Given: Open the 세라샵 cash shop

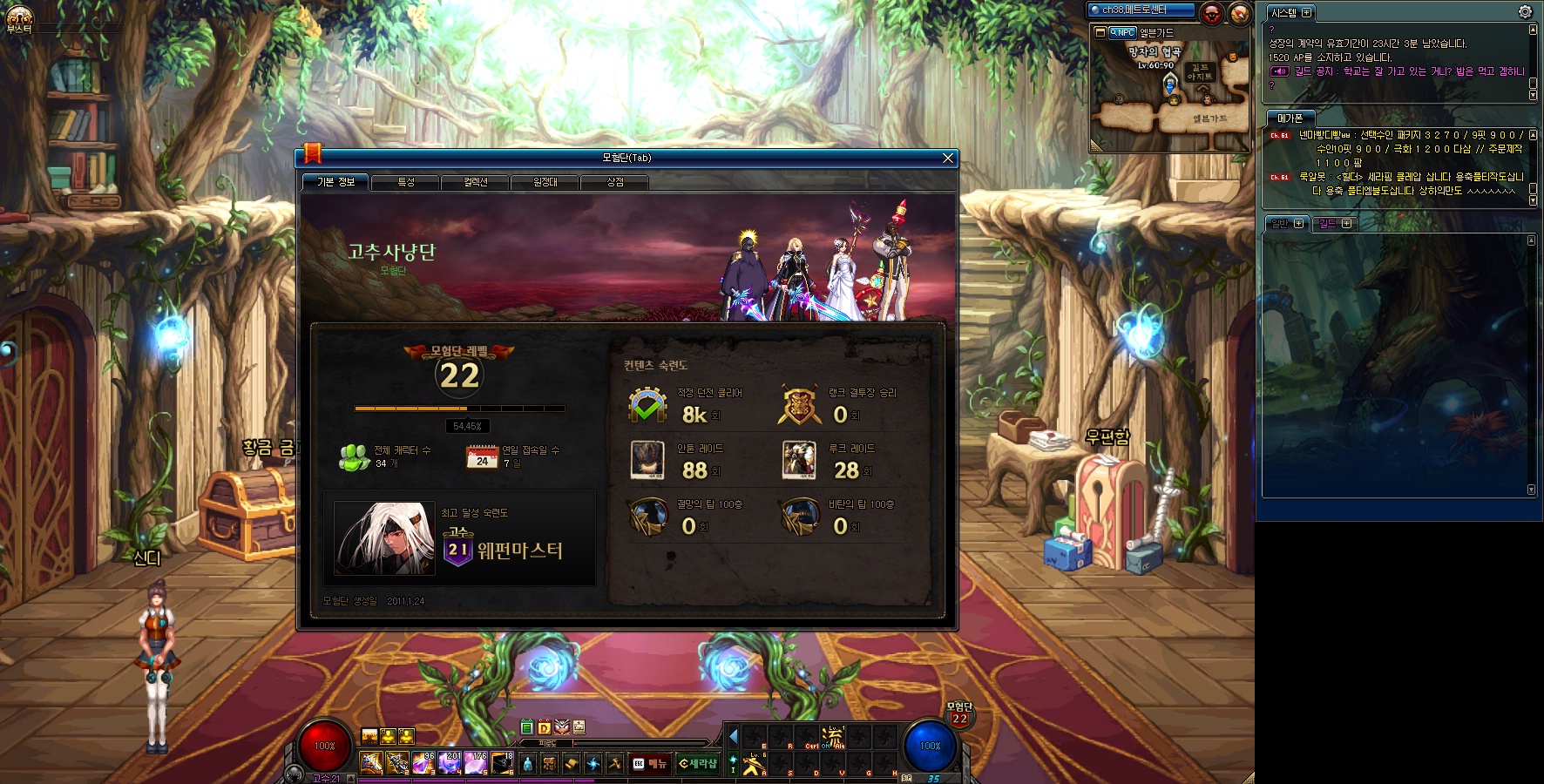Looking at the screenshot, I should (x=698, y=764).
